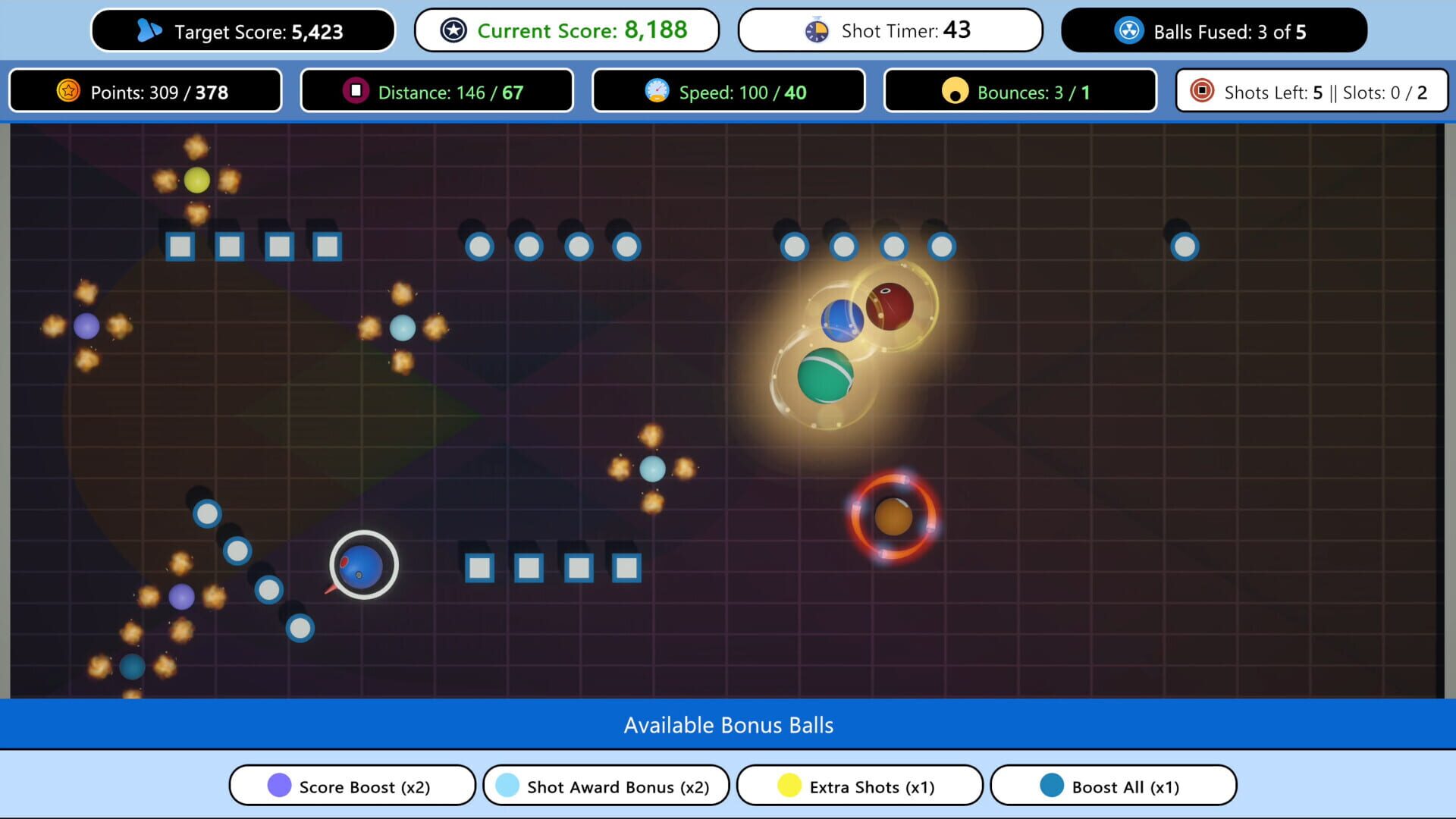Click the yellow ball near top explosions
1456x819 pixels.
point(196,180)
